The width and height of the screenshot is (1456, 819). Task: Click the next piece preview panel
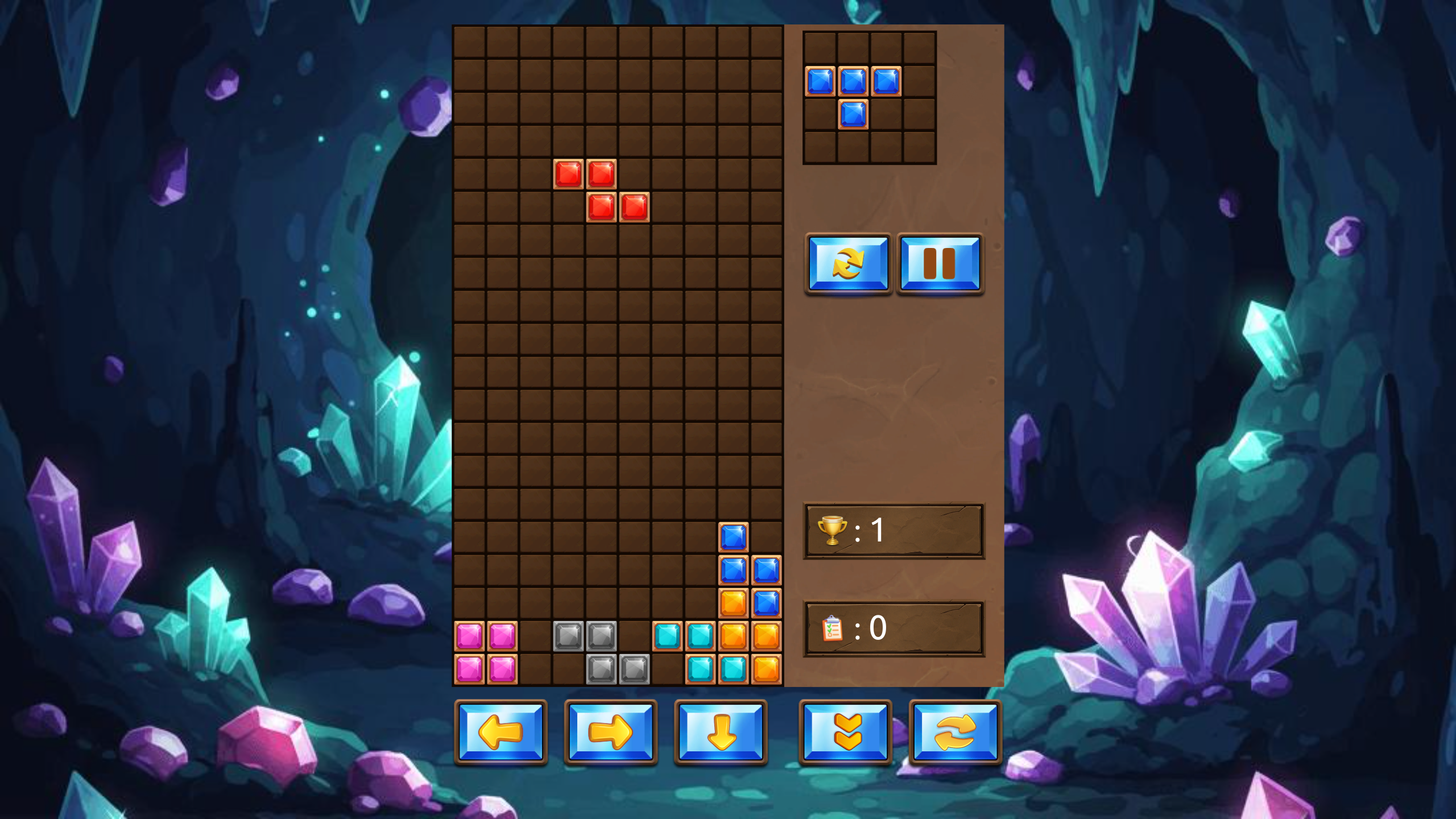[x=868, y=98]
